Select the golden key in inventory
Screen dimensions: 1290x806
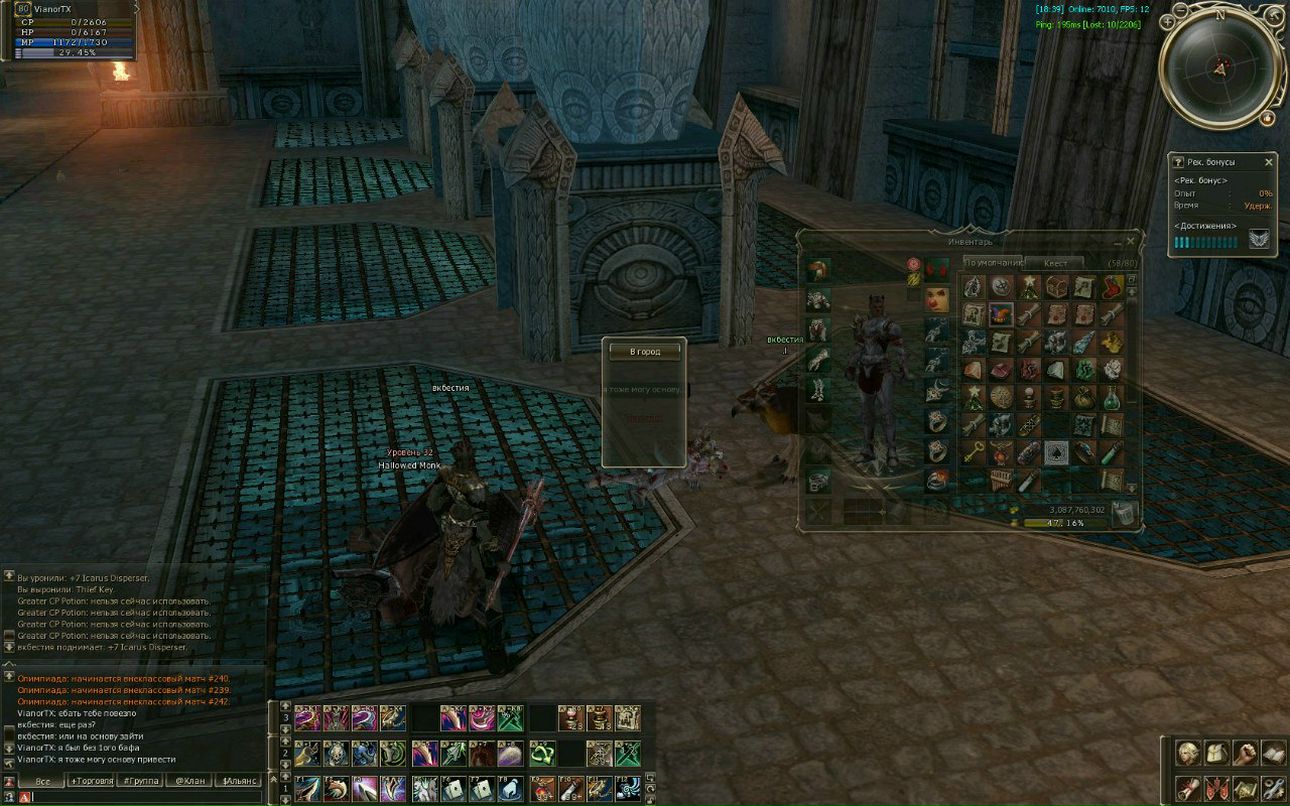coord(974,453)
